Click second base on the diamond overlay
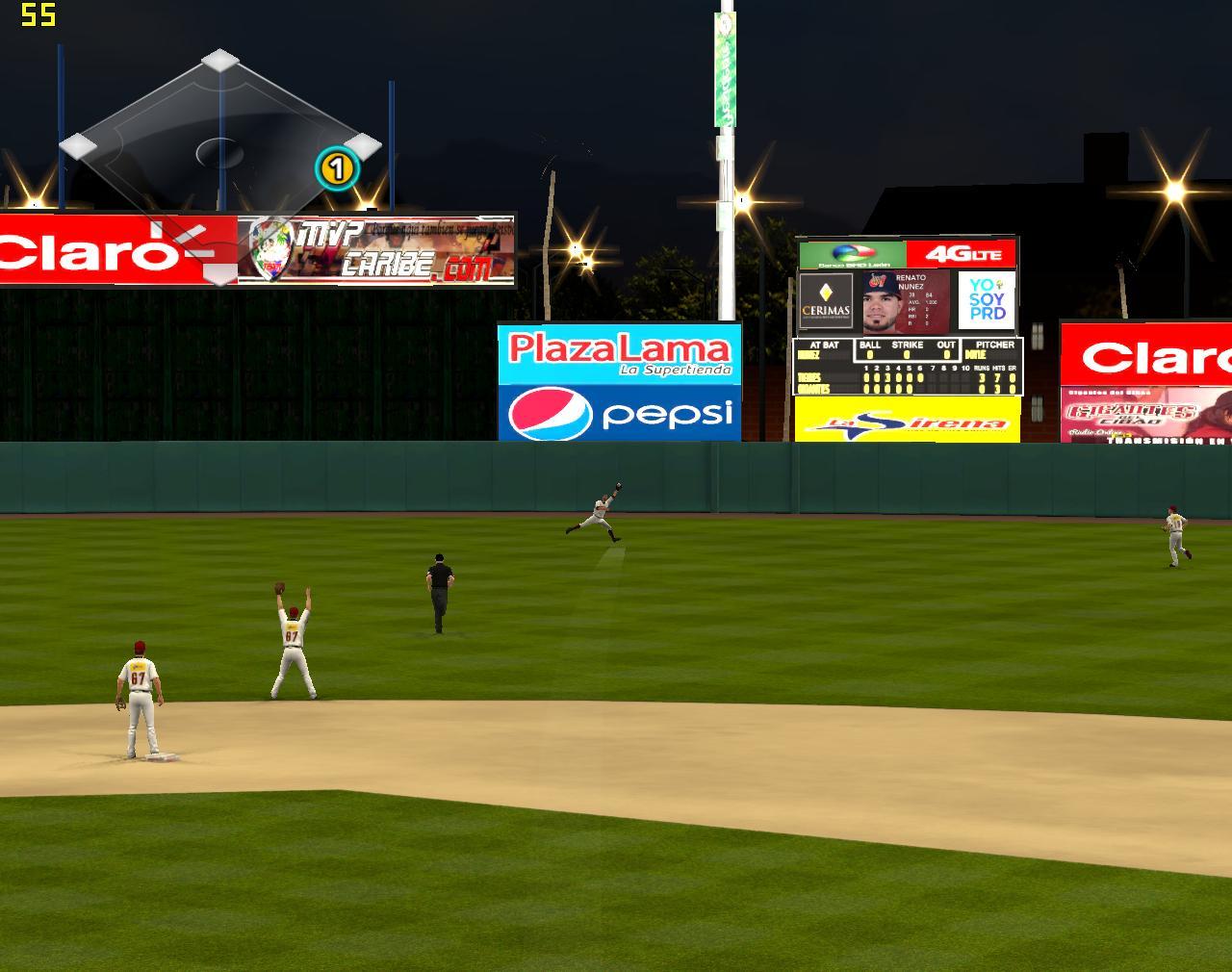 220,61
